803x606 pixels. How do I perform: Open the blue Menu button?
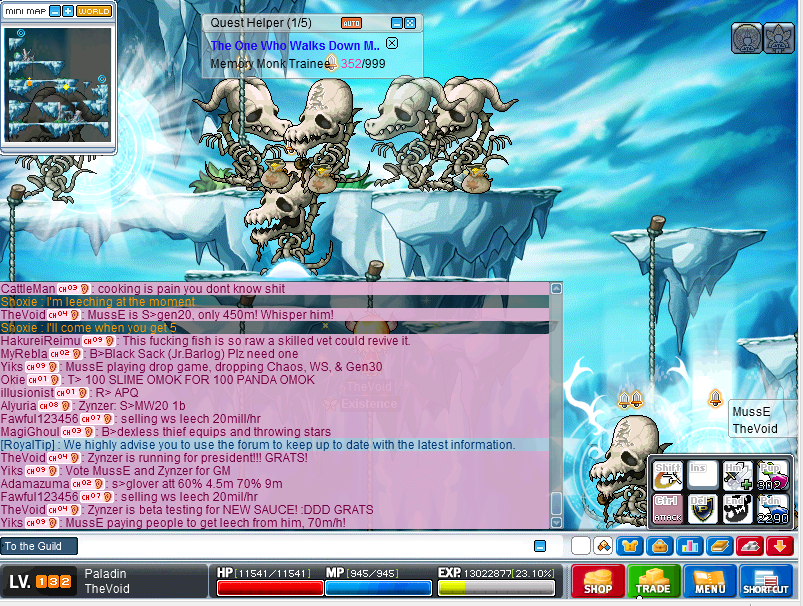pyautogui.click(x=710, y=582)
